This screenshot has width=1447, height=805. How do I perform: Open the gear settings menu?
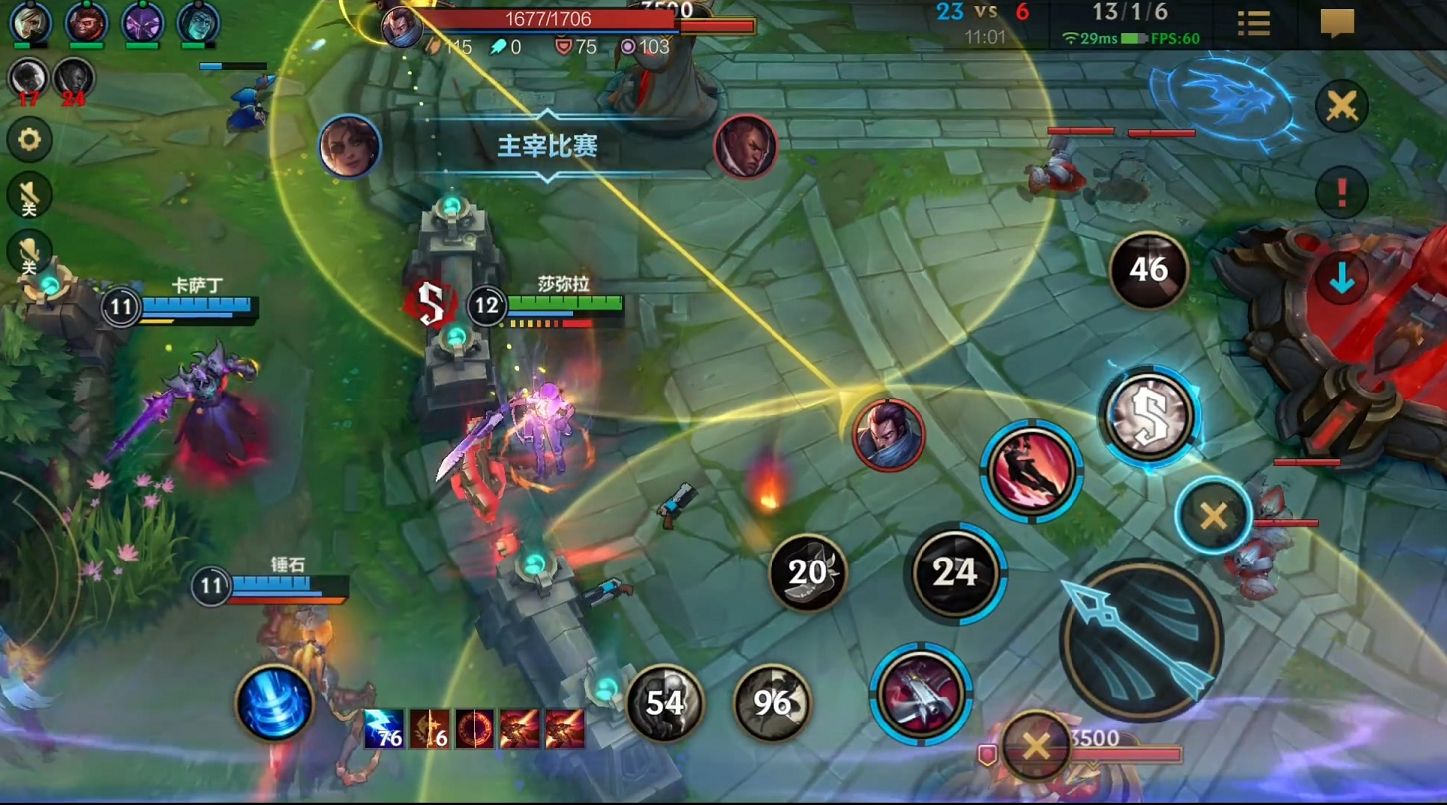[x=29, y=140]
